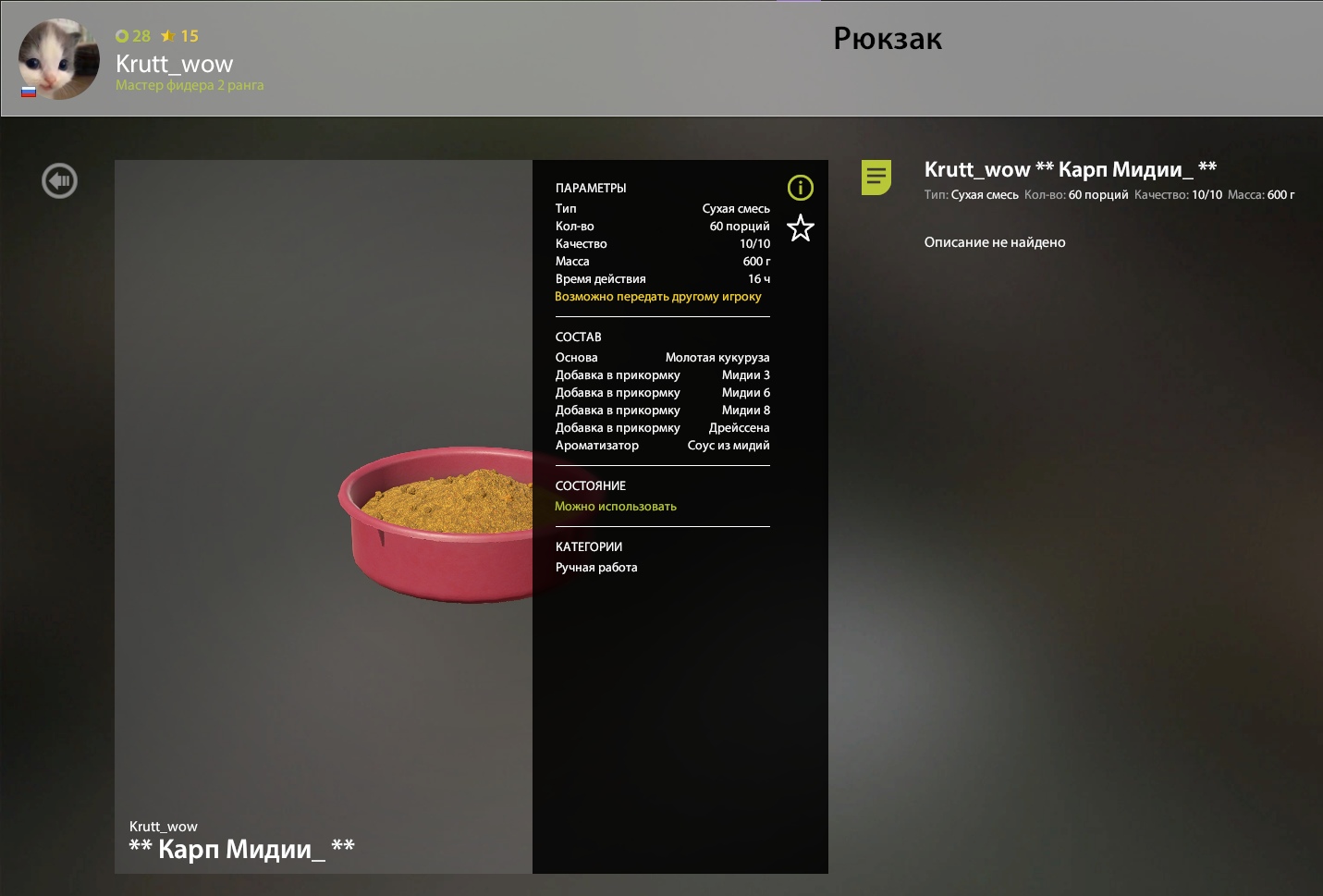Click the gold star rating counter icon

pyautogui.click(x=167, y=36)
